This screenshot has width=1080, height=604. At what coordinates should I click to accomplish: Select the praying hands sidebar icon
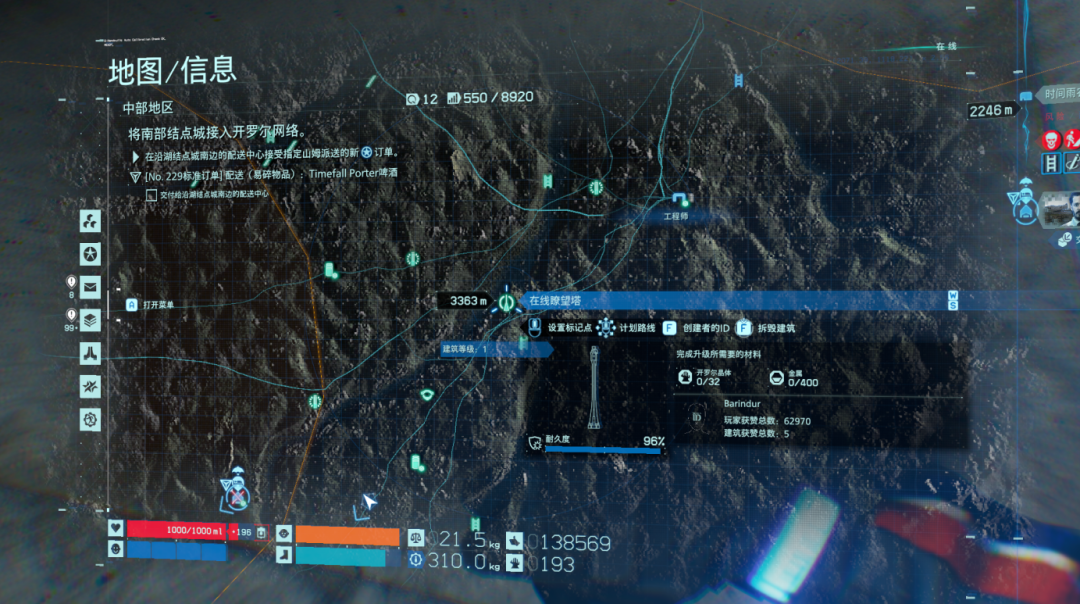[91, 353]
